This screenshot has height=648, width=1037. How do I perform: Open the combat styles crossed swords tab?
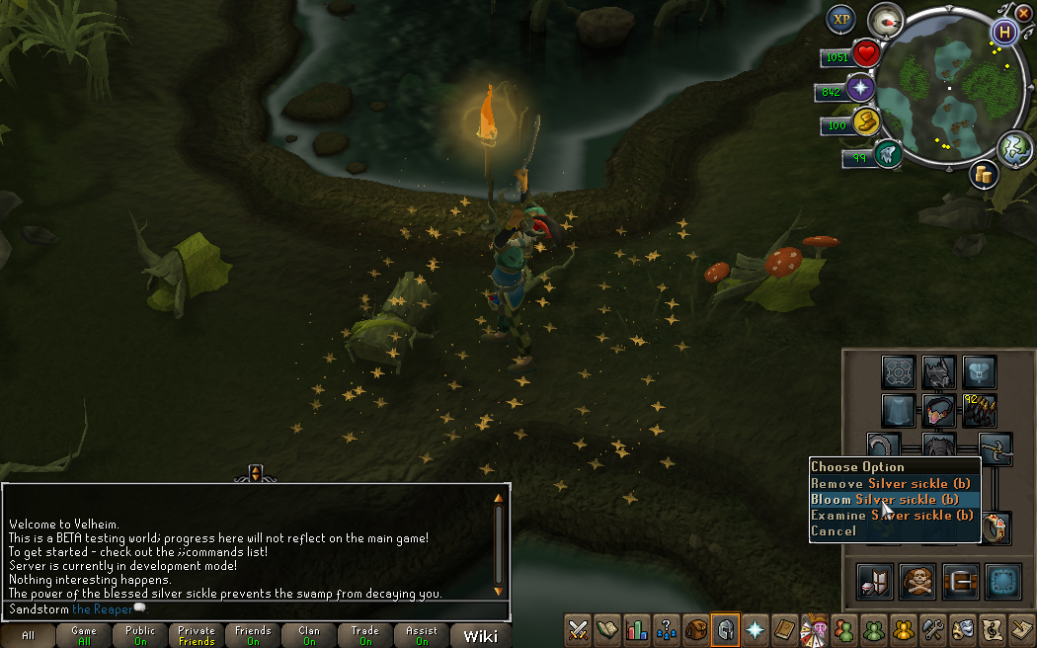pyautogui.click(x=578, y=630)
